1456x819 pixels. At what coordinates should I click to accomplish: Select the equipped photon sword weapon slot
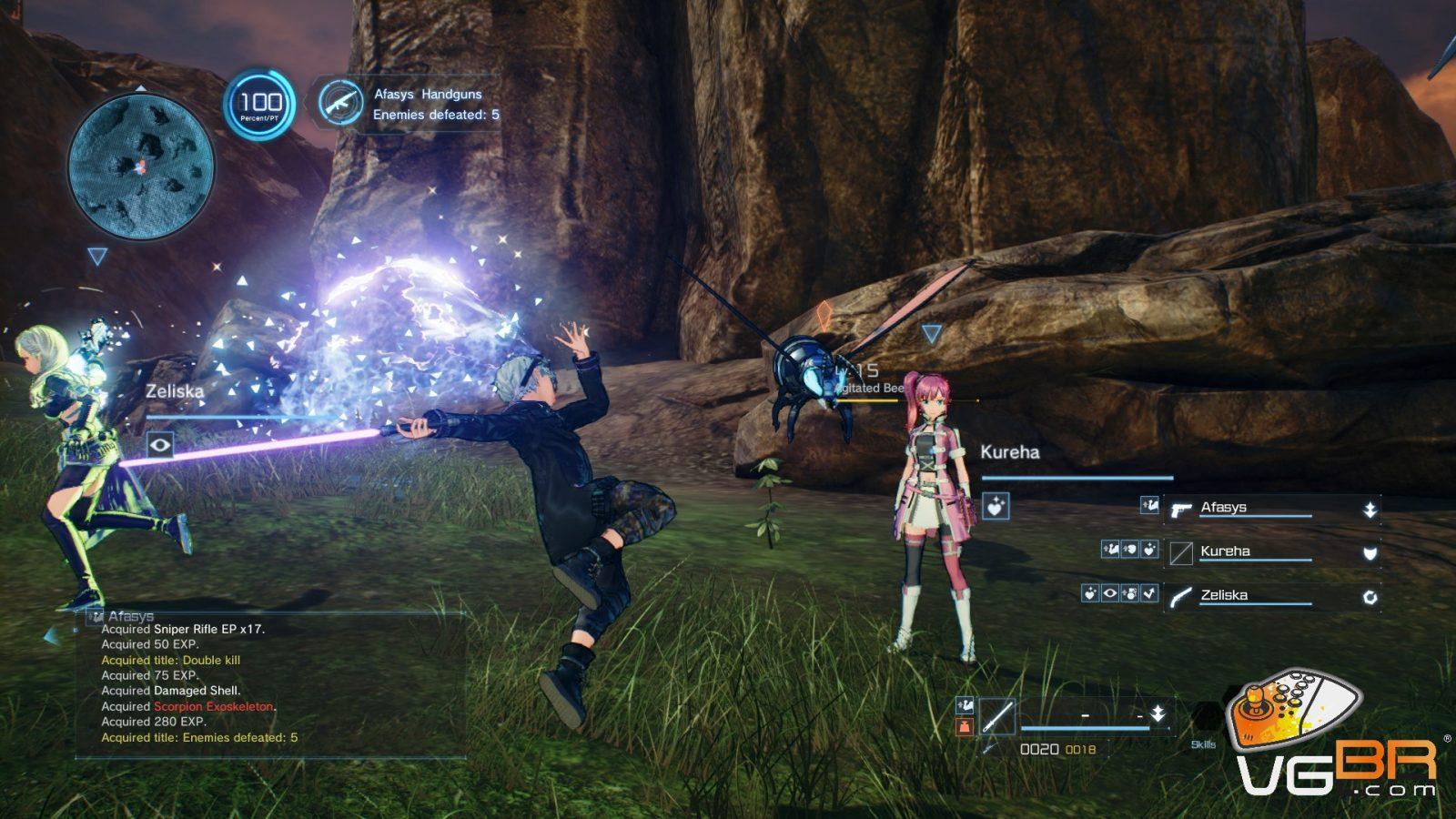(x=997, y=715)
